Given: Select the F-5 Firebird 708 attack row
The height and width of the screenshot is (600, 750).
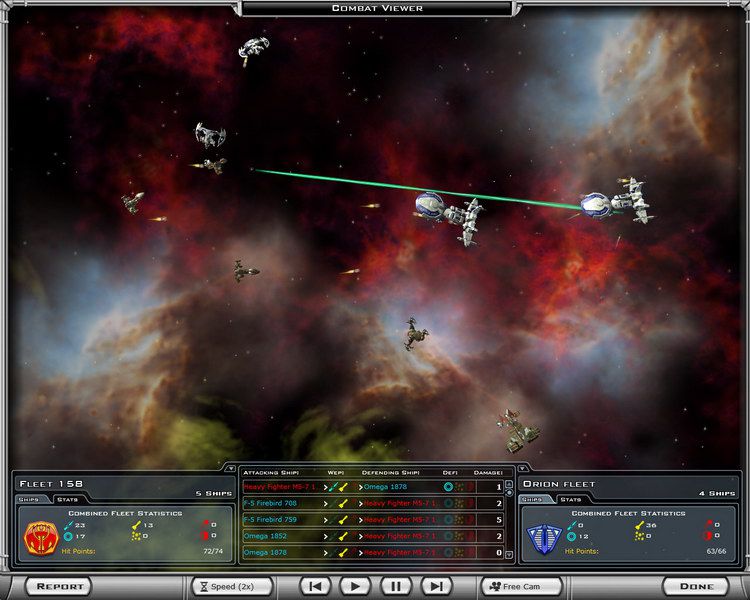Looking at the screenshot, I should tap(375, 503).
